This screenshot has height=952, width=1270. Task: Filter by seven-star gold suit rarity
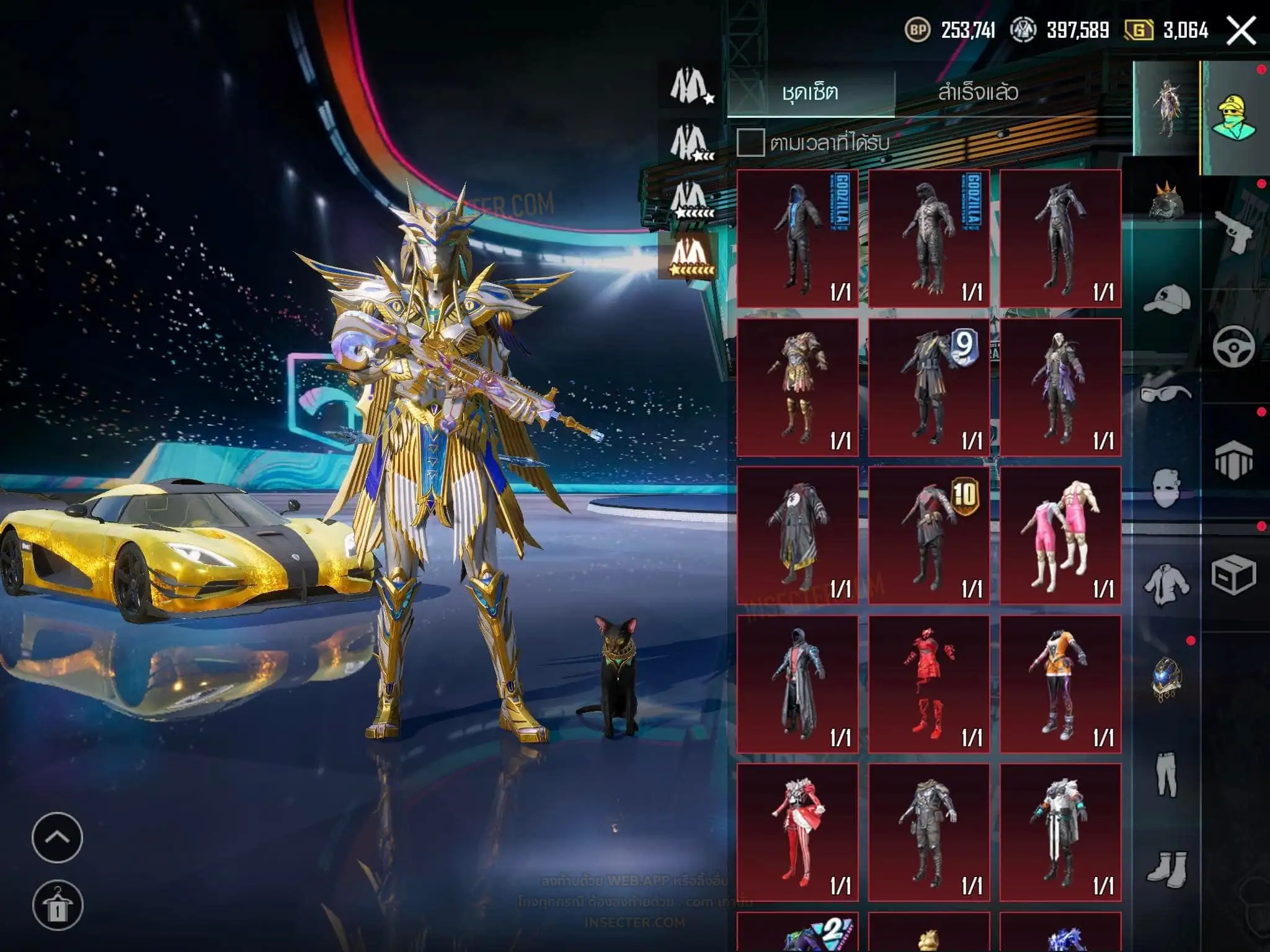coord(691,255)
